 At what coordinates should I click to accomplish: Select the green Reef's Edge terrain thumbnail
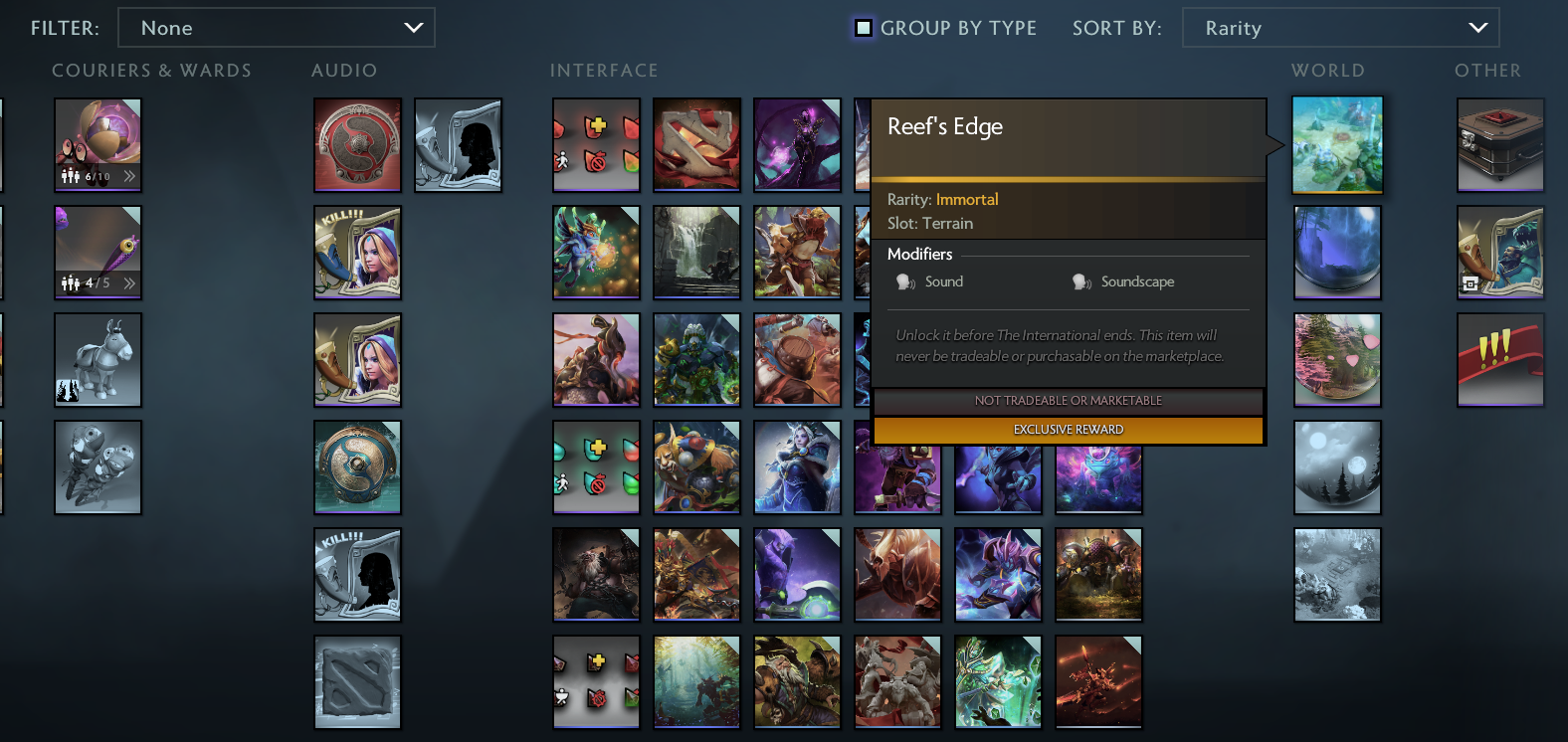click(x=1337, y=144)
